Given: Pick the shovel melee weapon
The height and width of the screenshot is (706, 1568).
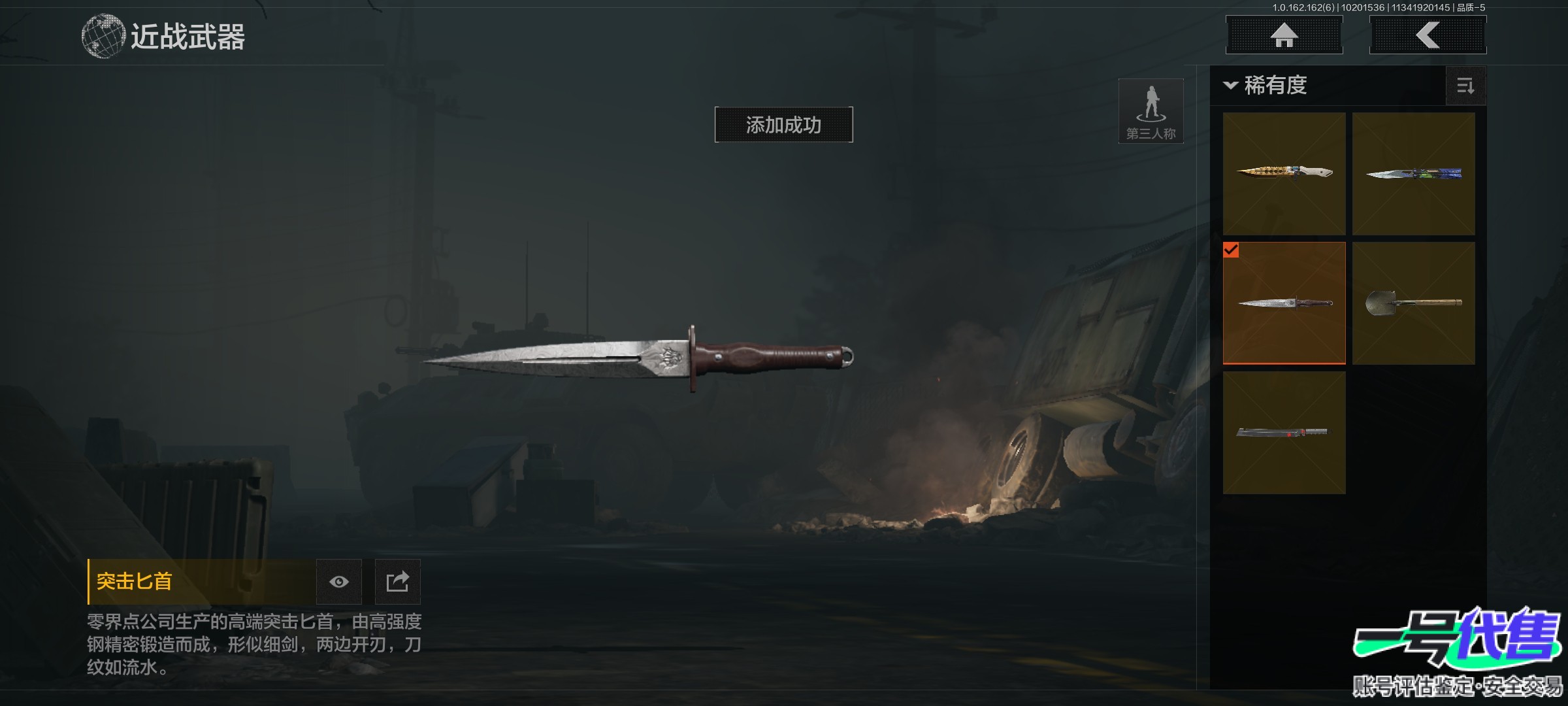Looking at the screenshot, I should pos(1413,303).
